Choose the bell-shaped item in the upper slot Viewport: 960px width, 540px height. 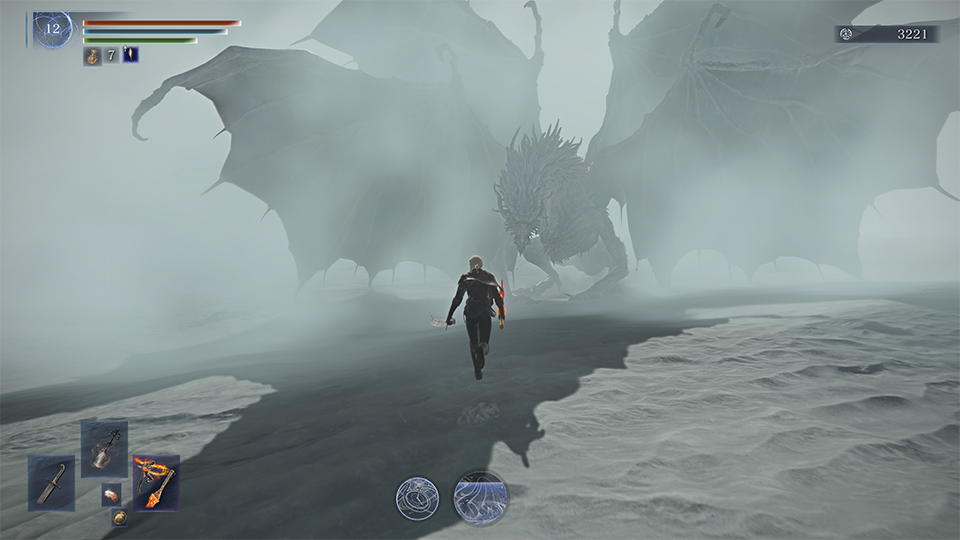[x=104, y=449]
